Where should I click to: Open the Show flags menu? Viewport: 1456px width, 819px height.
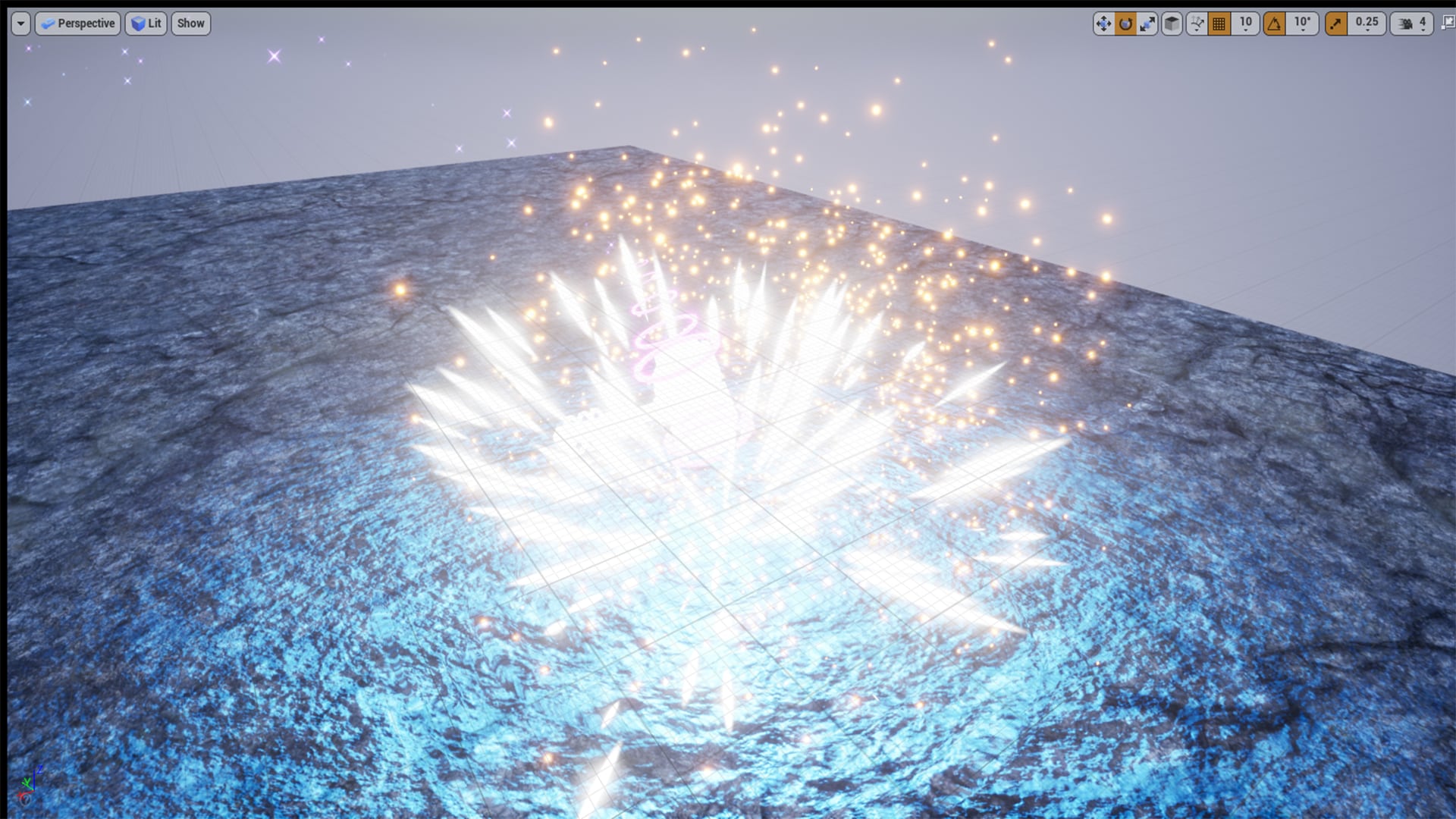pyautogui.click(x=190, y=24)
